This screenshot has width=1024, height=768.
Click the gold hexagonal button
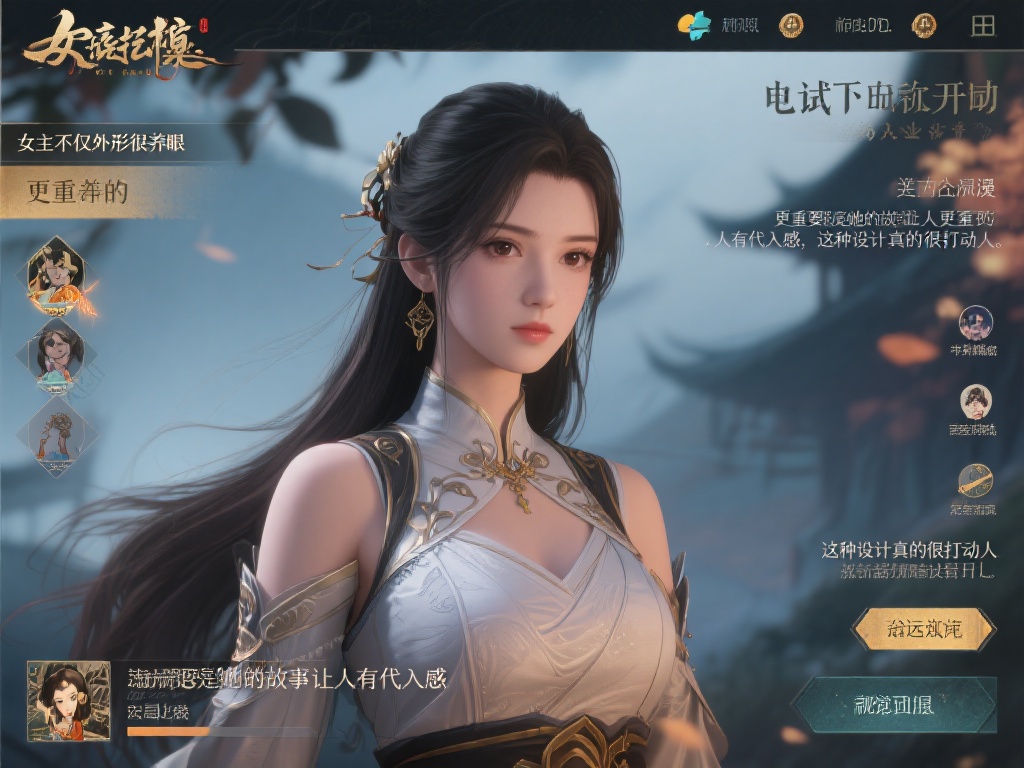point(923,630)
